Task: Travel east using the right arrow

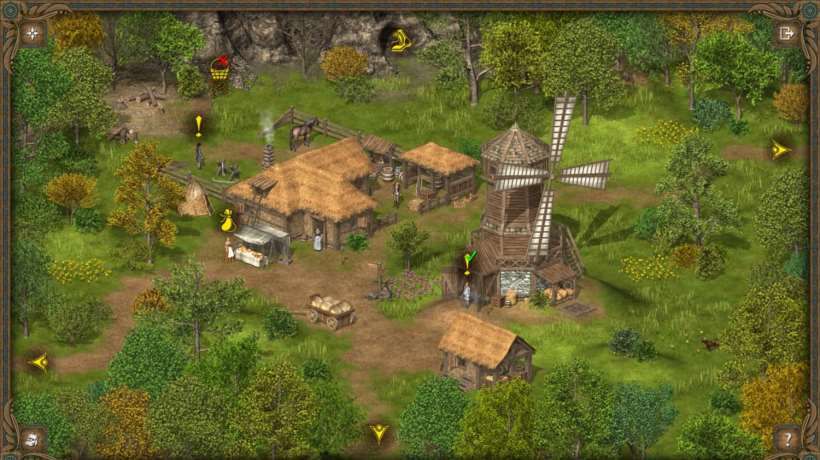Action: (780, 150)
